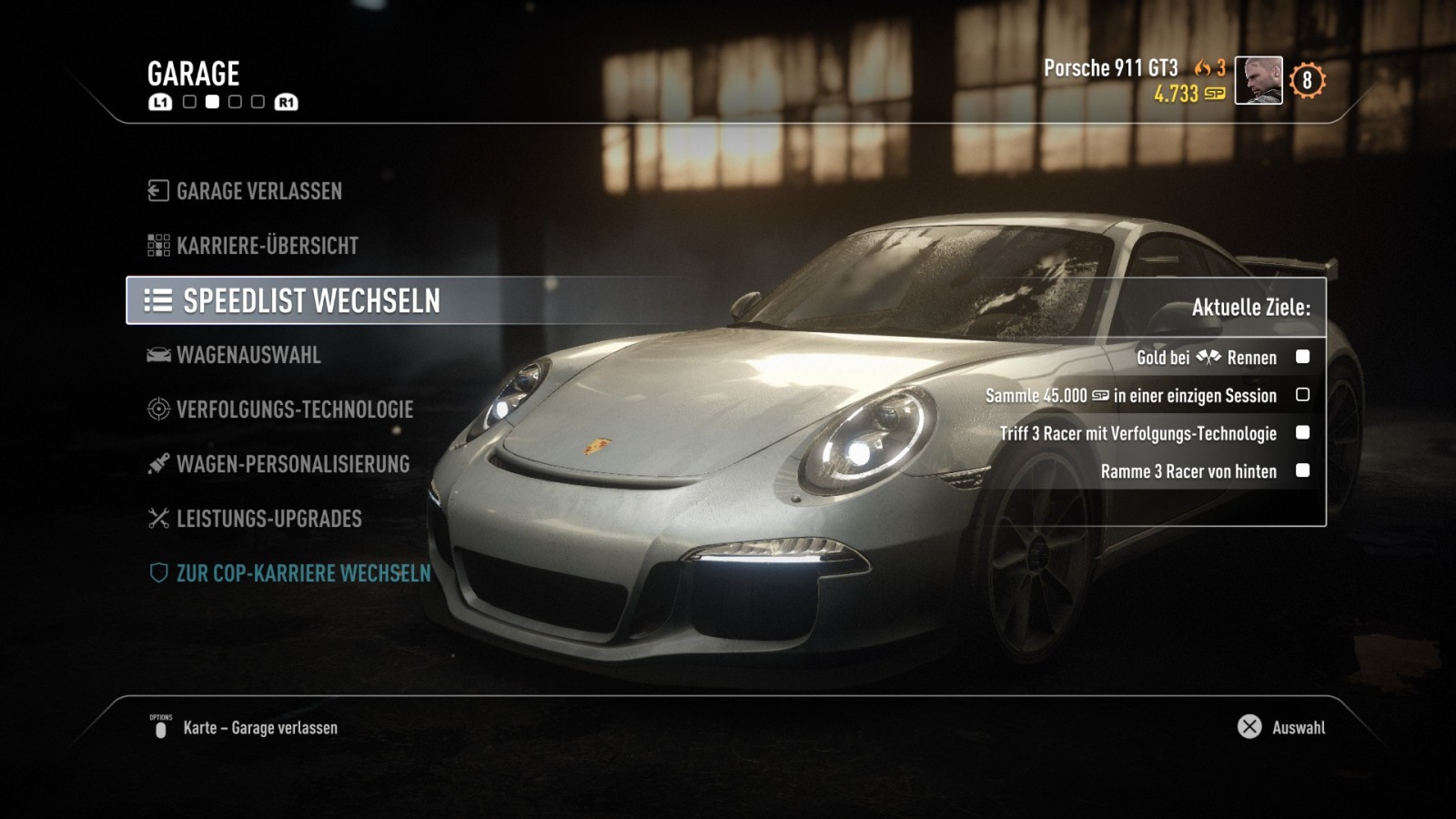Select the Ramme 3 Racer von hinten objective
Image resolution: width=1456 pixels, height=819 pixels.
pos(1188,471)
